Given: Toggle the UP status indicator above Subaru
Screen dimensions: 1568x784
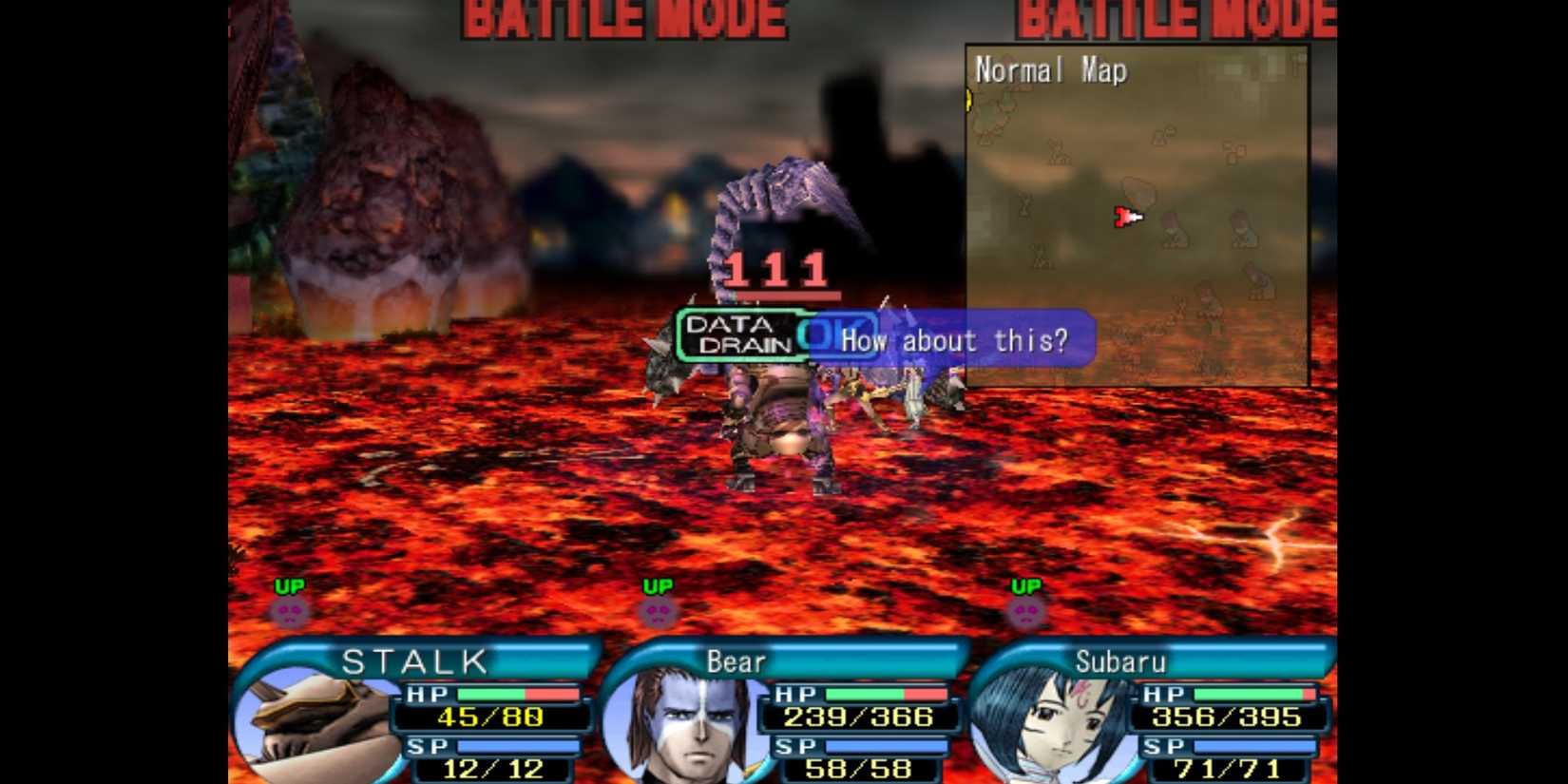Looking at the screenshot, I should (x=1026, y=586).
